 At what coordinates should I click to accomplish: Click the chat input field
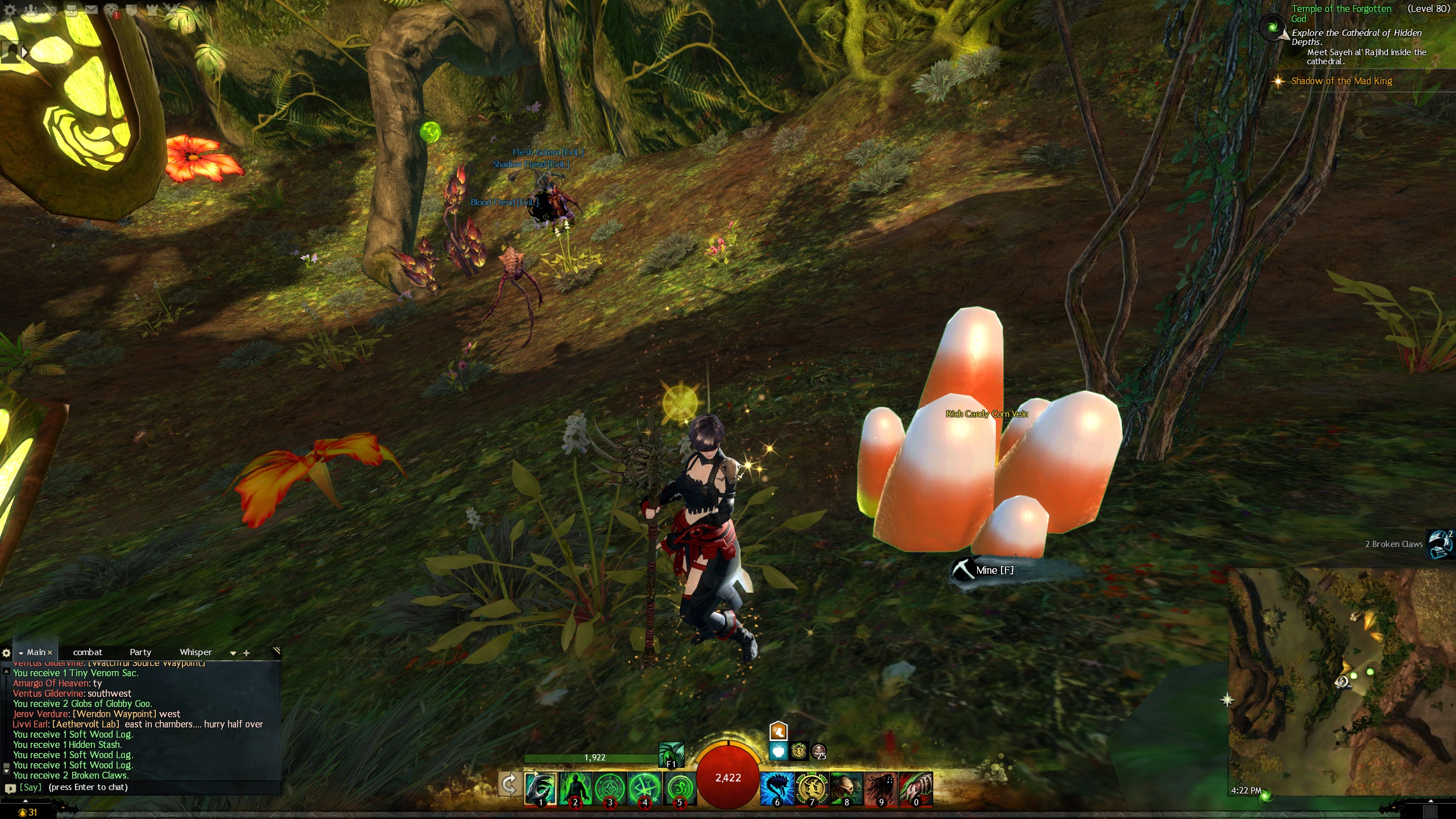coord(142,788)
